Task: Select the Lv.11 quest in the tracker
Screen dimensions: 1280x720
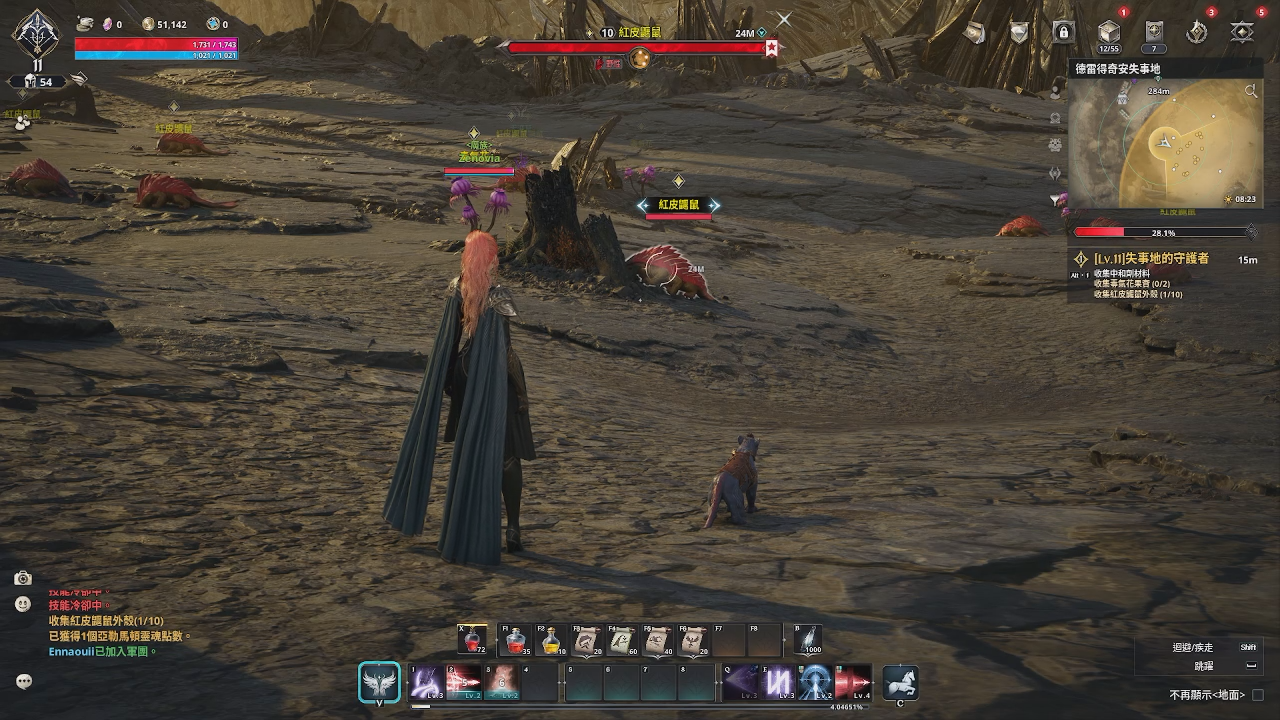Action: click(x=1151, y=259)
